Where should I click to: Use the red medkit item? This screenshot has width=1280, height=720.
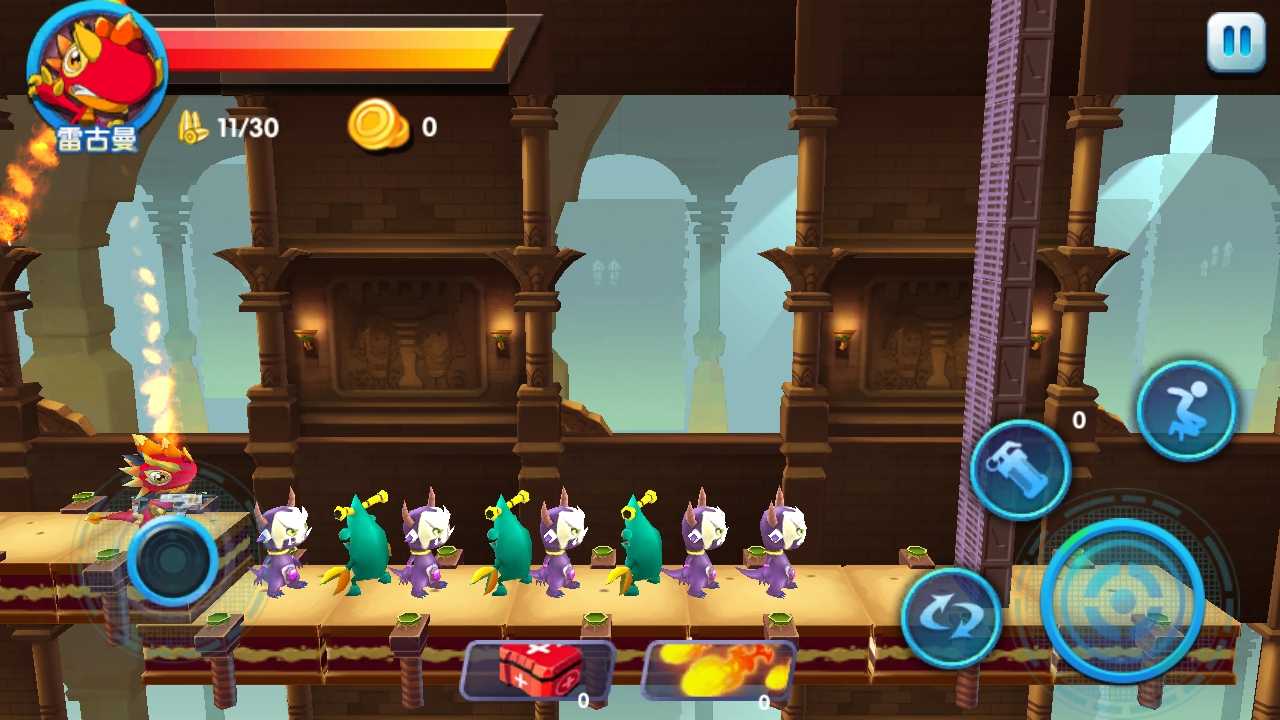point(537,670)
